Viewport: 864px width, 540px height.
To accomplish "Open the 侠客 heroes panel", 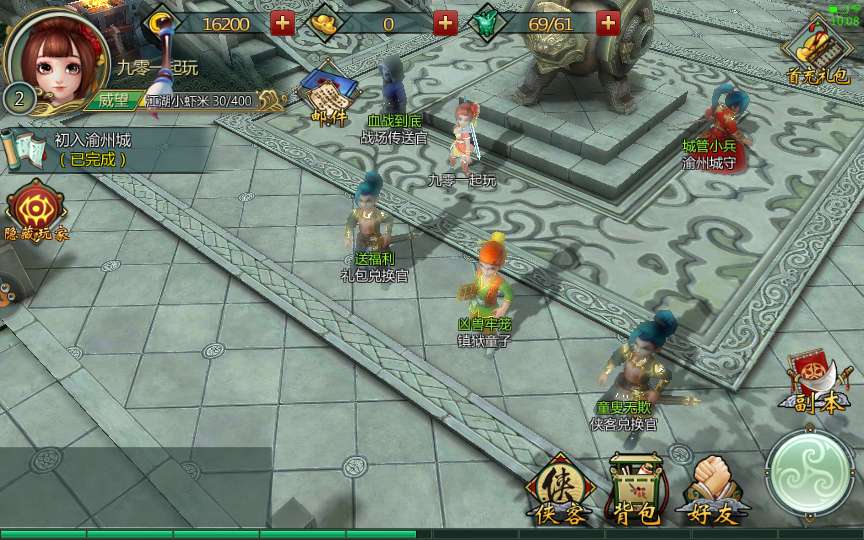I will (558, 491).
